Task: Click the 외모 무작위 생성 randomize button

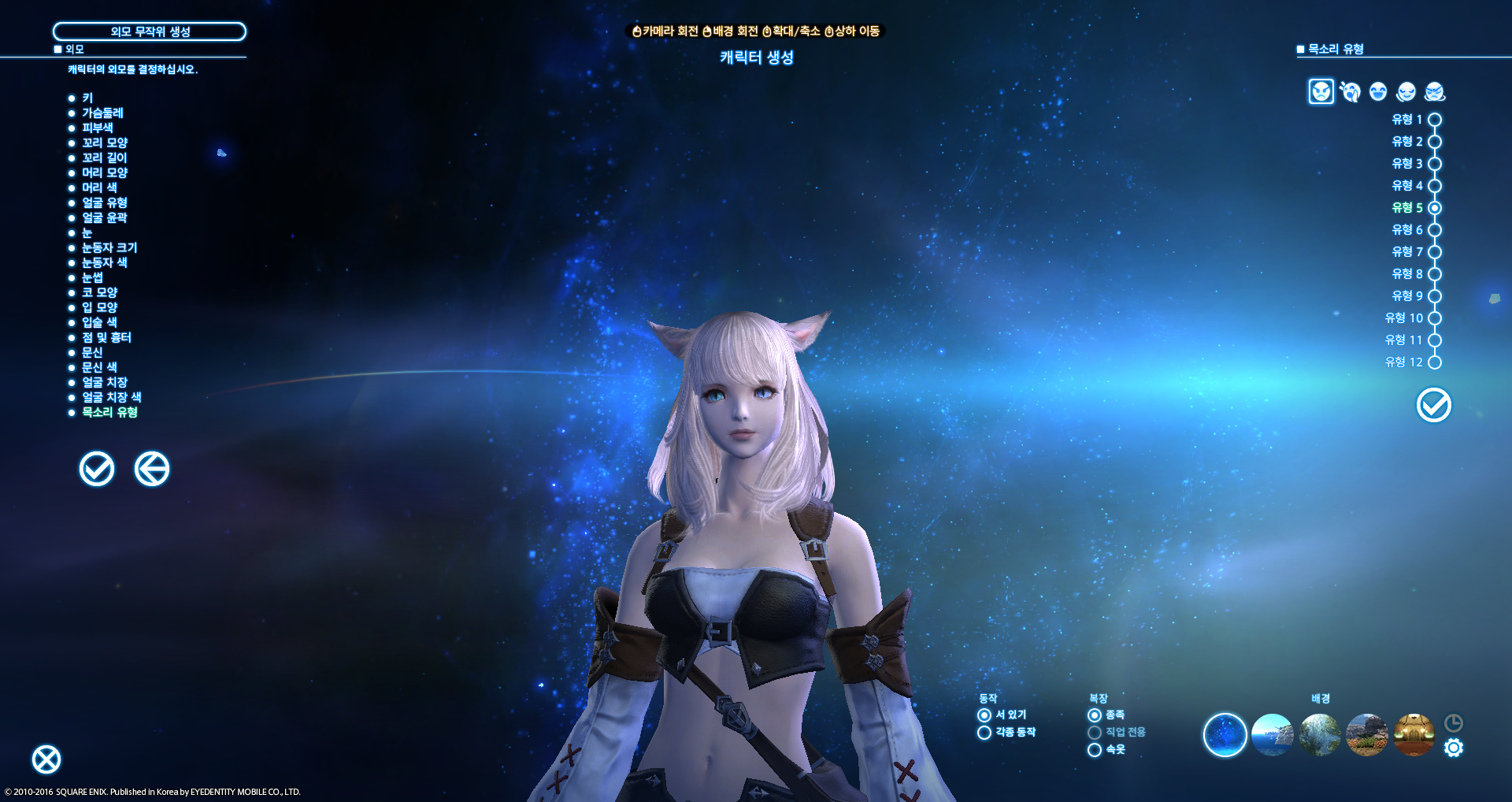Action: (150, 32)
